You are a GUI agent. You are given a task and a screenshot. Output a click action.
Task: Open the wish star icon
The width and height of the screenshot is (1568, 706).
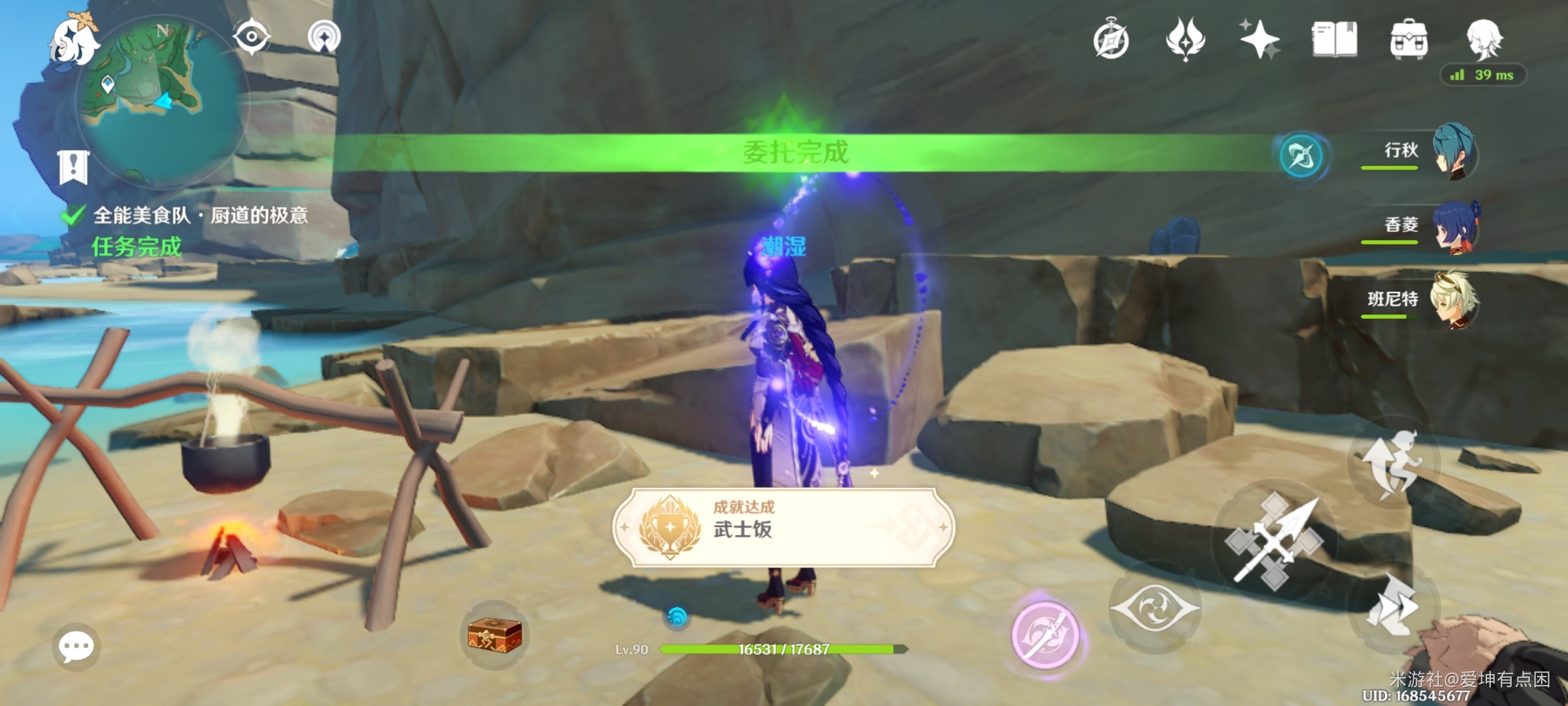point(1260,39)
